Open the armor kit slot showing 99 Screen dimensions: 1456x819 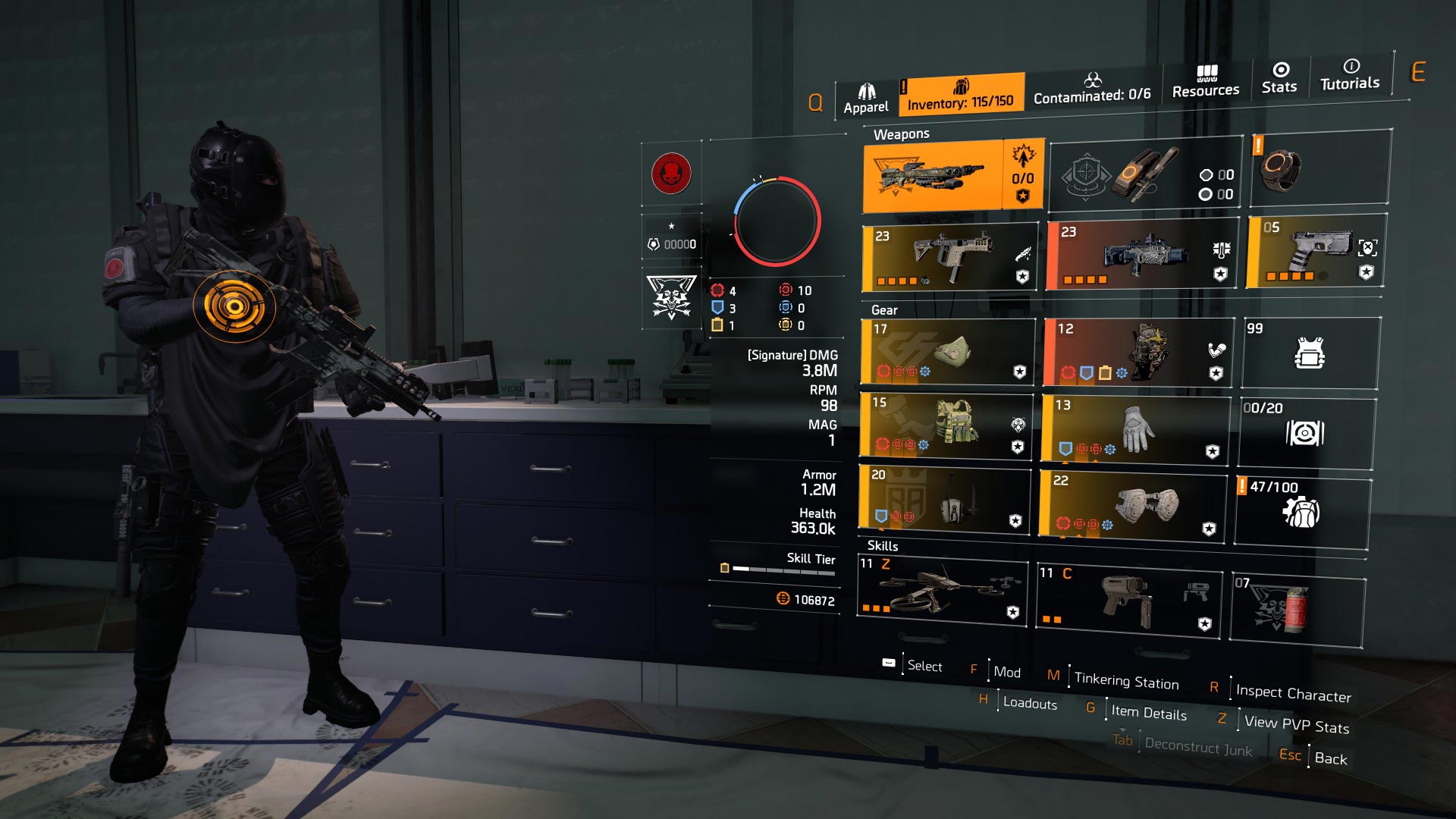(1310, 353)
